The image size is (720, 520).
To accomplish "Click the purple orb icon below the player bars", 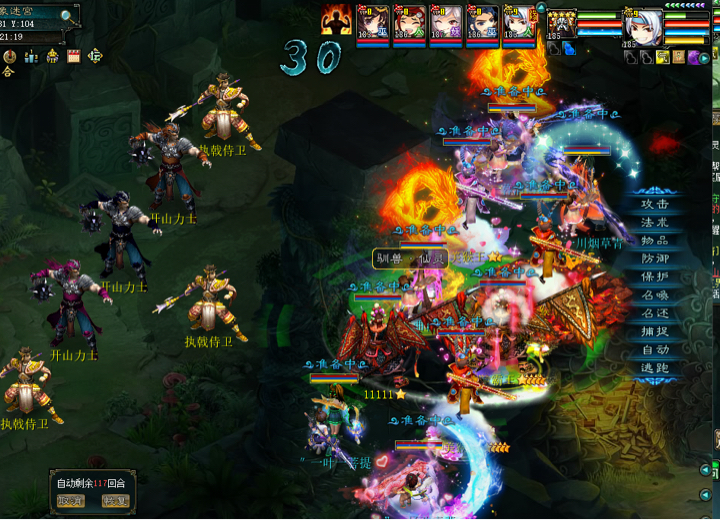I will pyautogui.click(x=691, y=58).
